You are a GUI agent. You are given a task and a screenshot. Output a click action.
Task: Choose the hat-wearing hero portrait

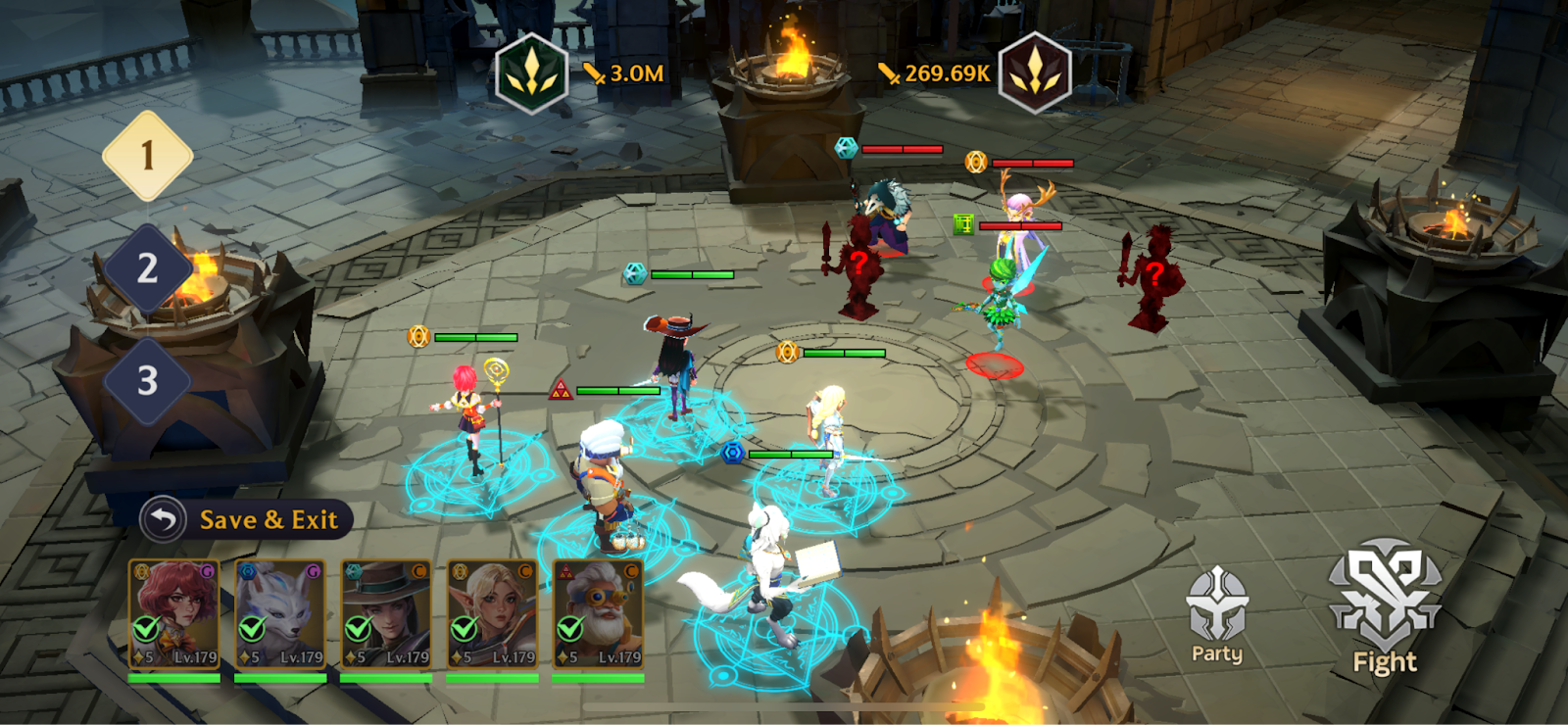pyautogui.click(x=386, y=614)
